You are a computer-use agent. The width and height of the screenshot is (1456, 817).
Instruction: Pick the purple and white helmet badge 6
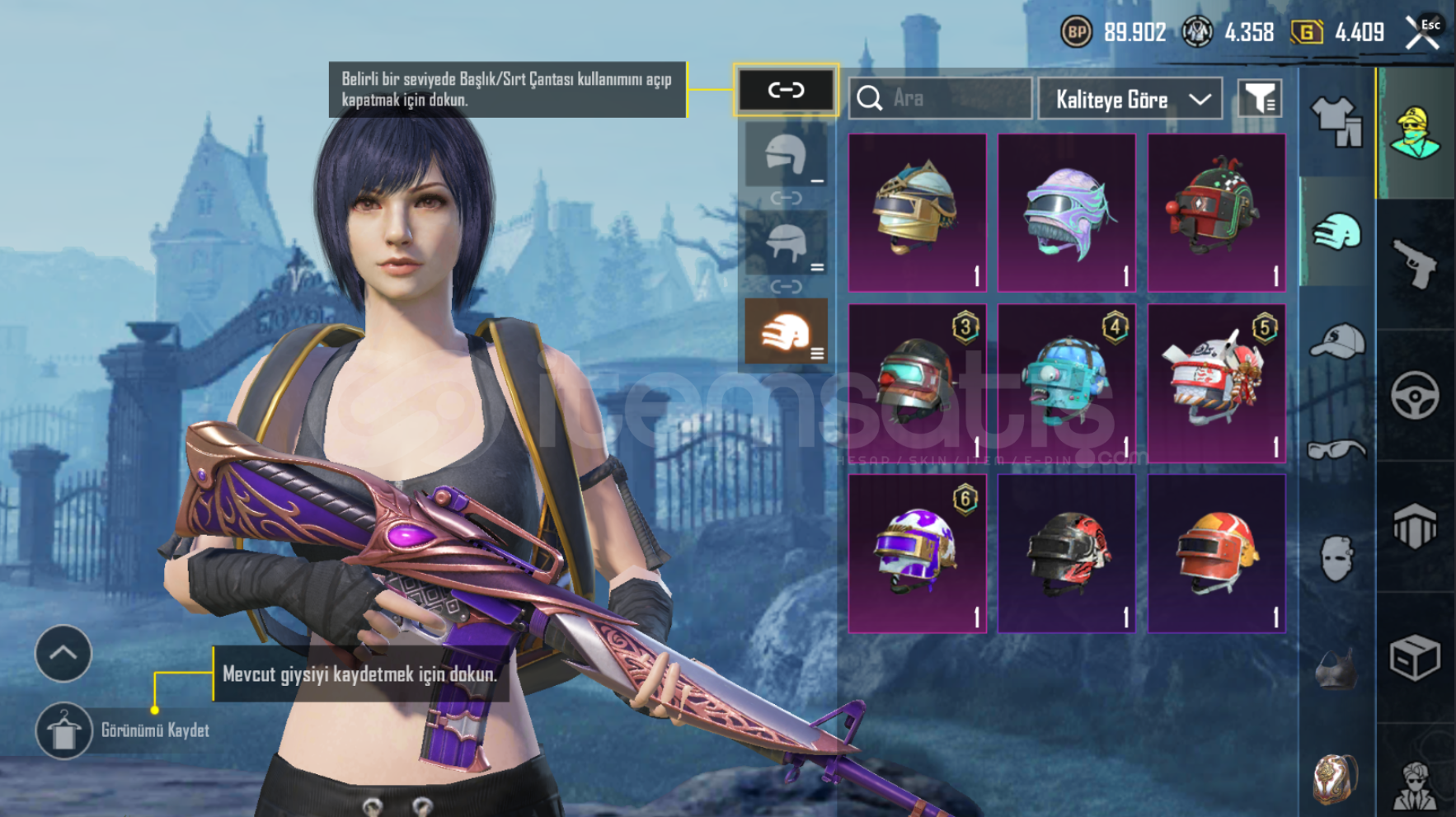918,553
